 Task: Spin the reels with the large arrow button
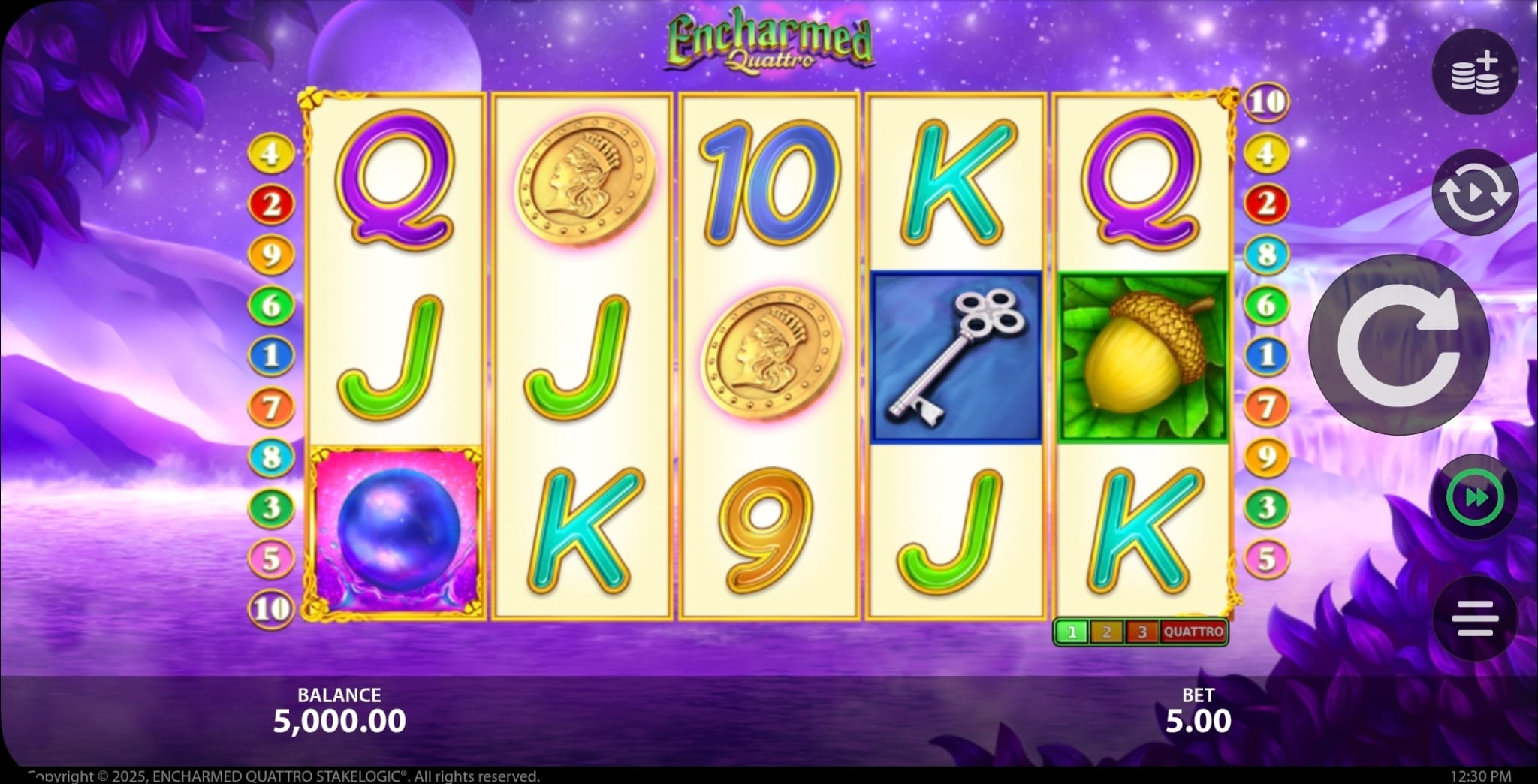[1398, 345]
